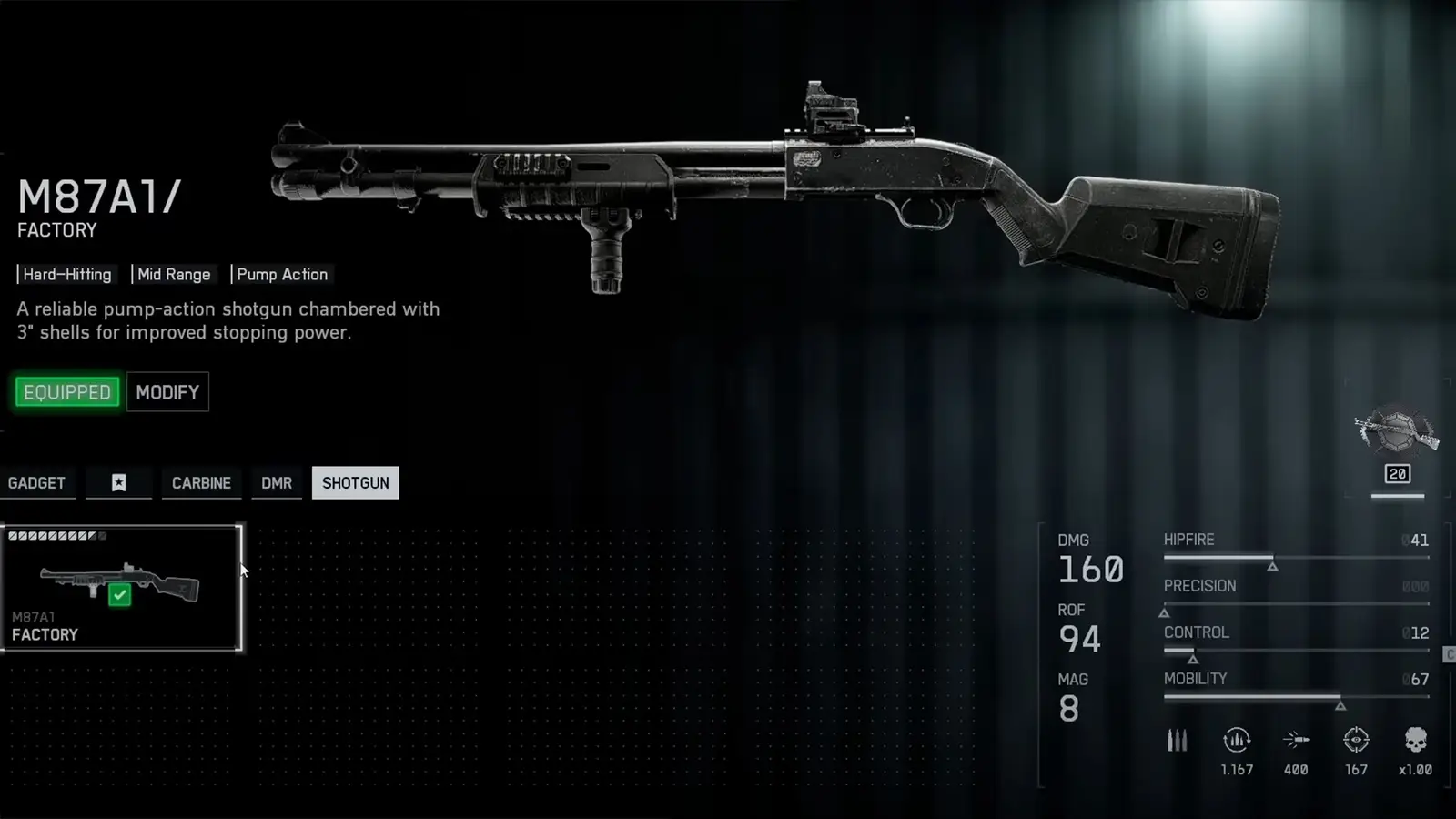Image resolution: width=1456 pixels, height=819 pixels.
Task: Select the three-bullets ammo type icon
Action: [1177, 742]
